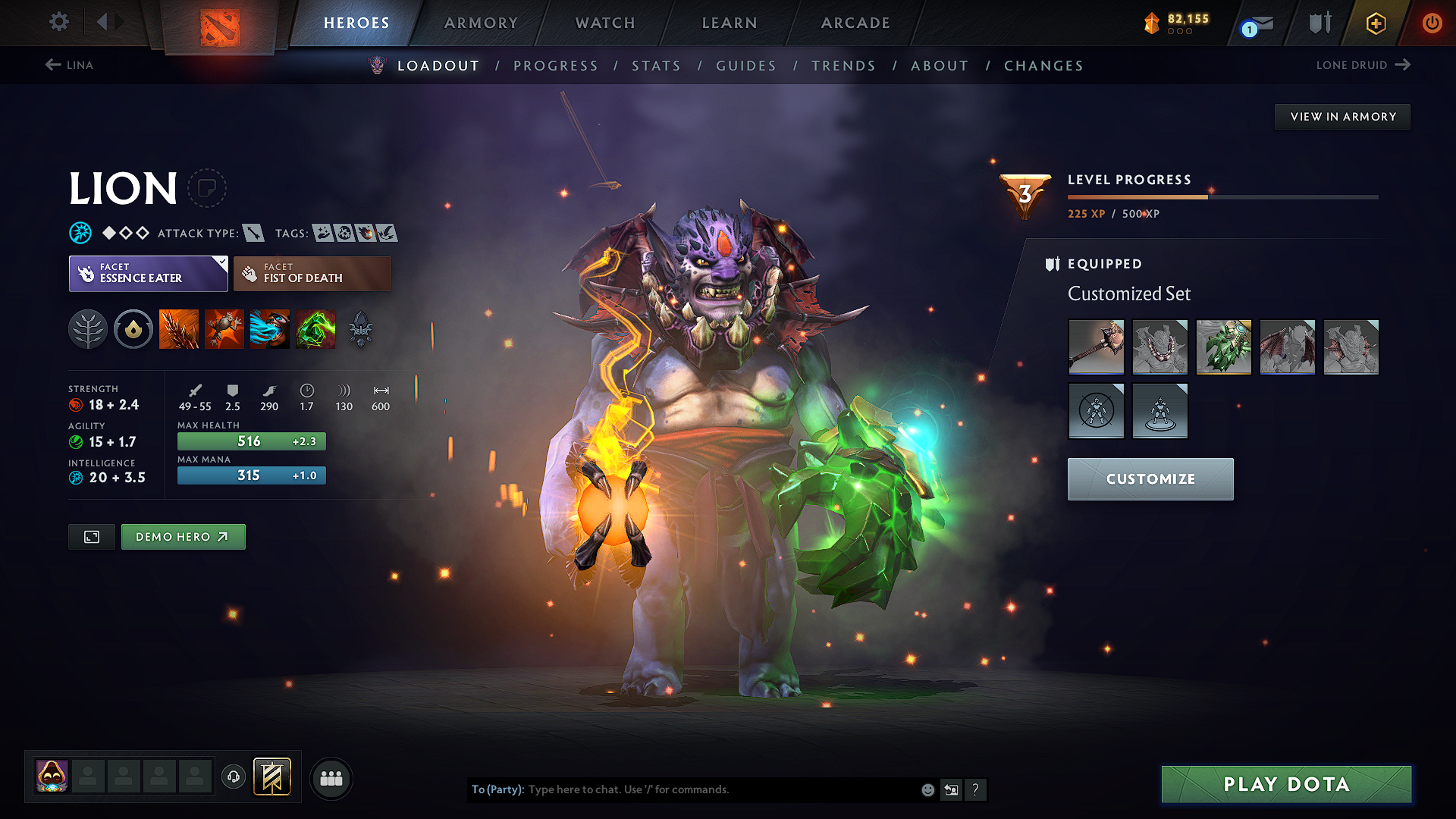This screenshot has width=1456, height=819.
Task: Select the Essence Eater facet
Action: [x=148, y=274]
